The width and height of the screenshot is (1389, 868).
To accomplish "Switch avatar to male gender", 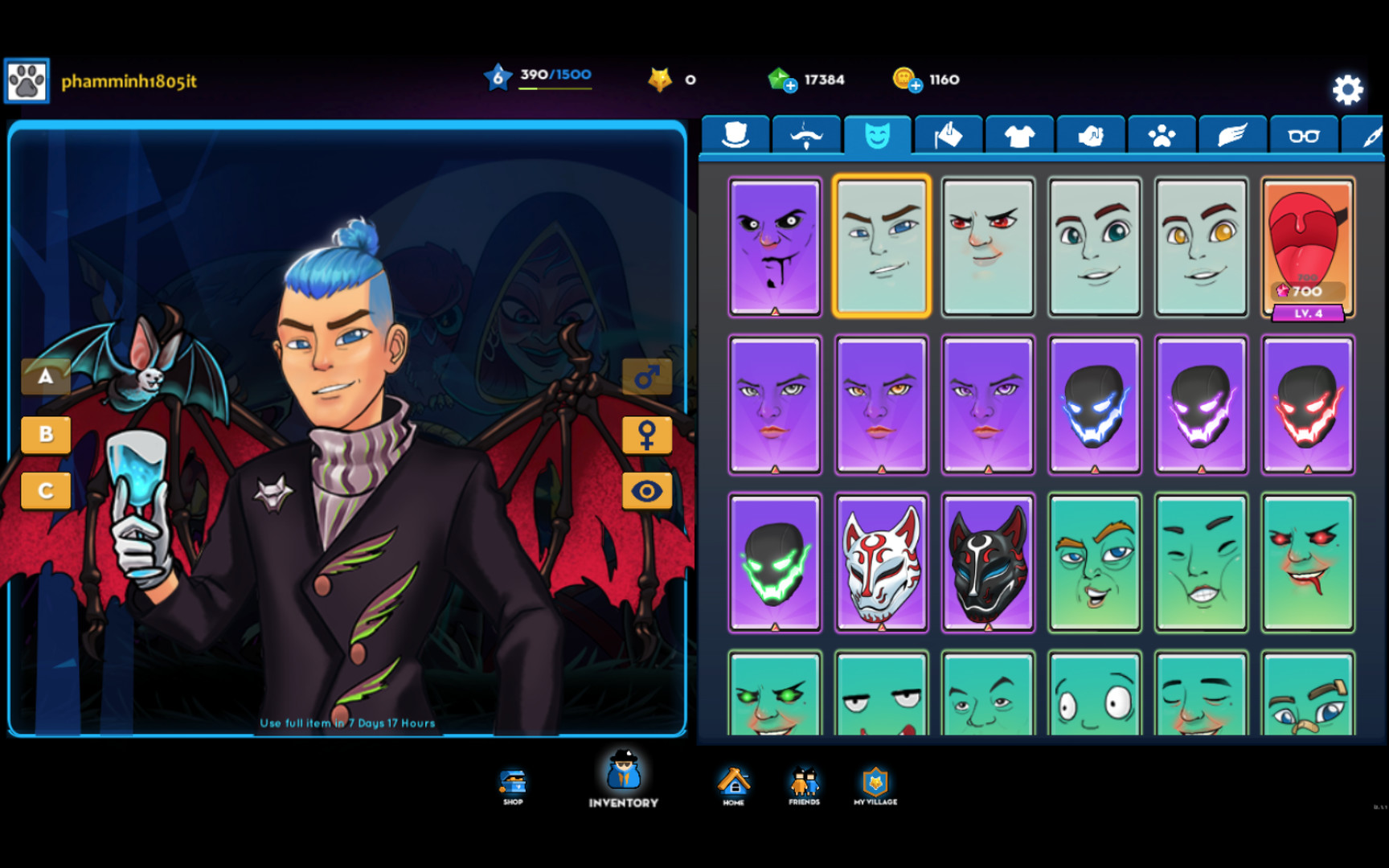I will (647, 376).
